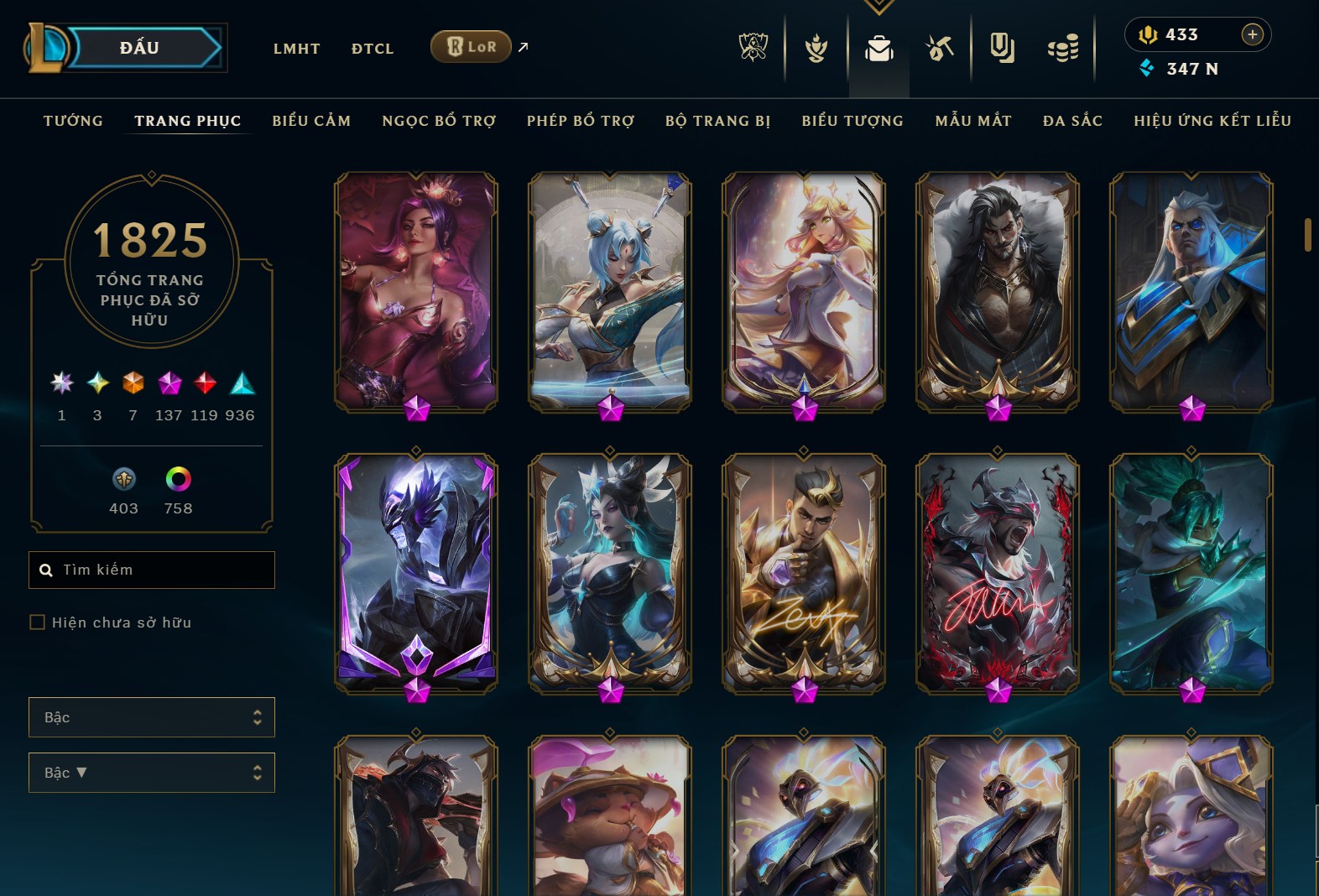Open the HIỆU ỨNG KẾT LIỄU tab
Image resolution: width=1319 pixels, height=896 pixels.
[1212, 121]
